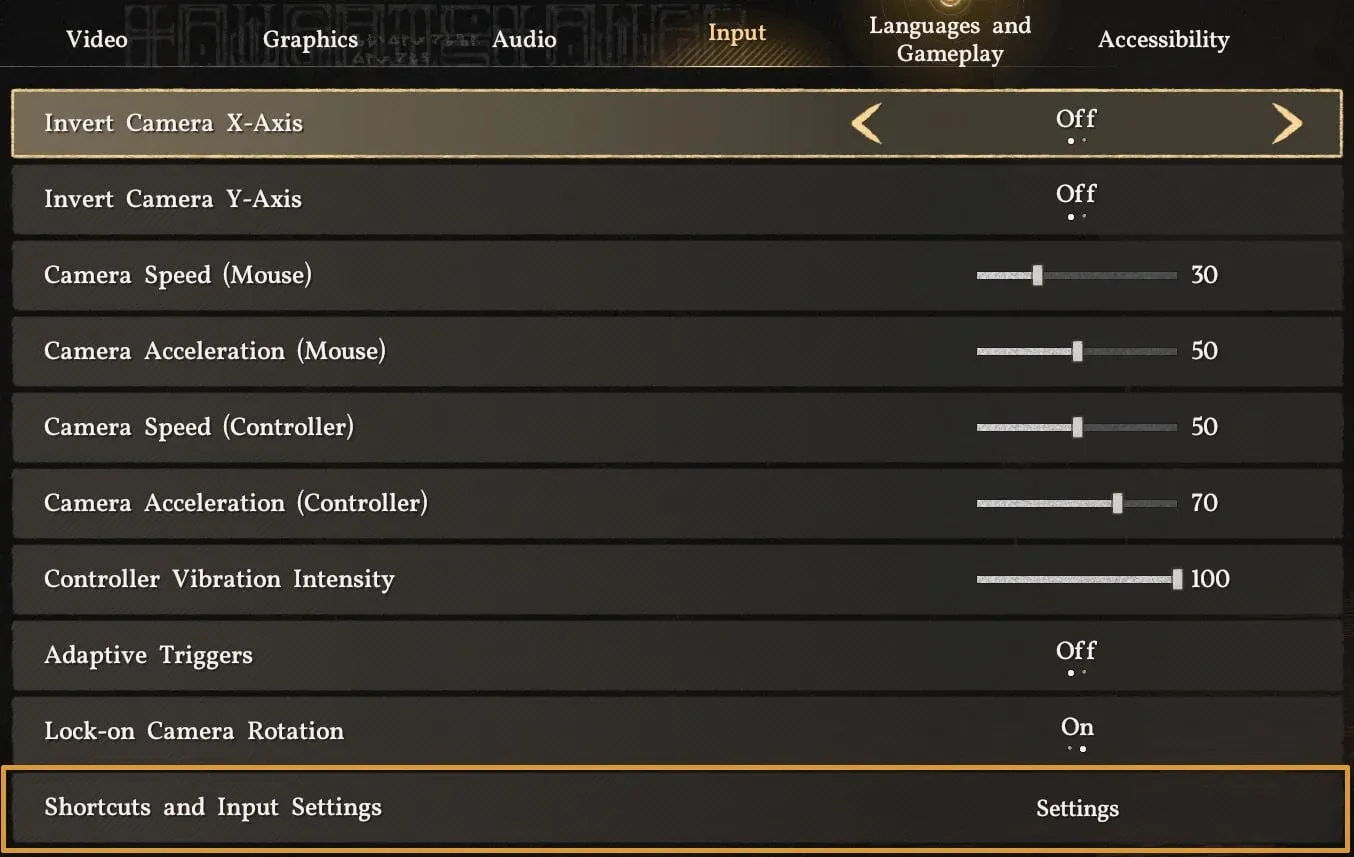Turn on Adaptive Triggers
The height and width of the screenshot is (857, 1354).
[x=1075, y=653]
